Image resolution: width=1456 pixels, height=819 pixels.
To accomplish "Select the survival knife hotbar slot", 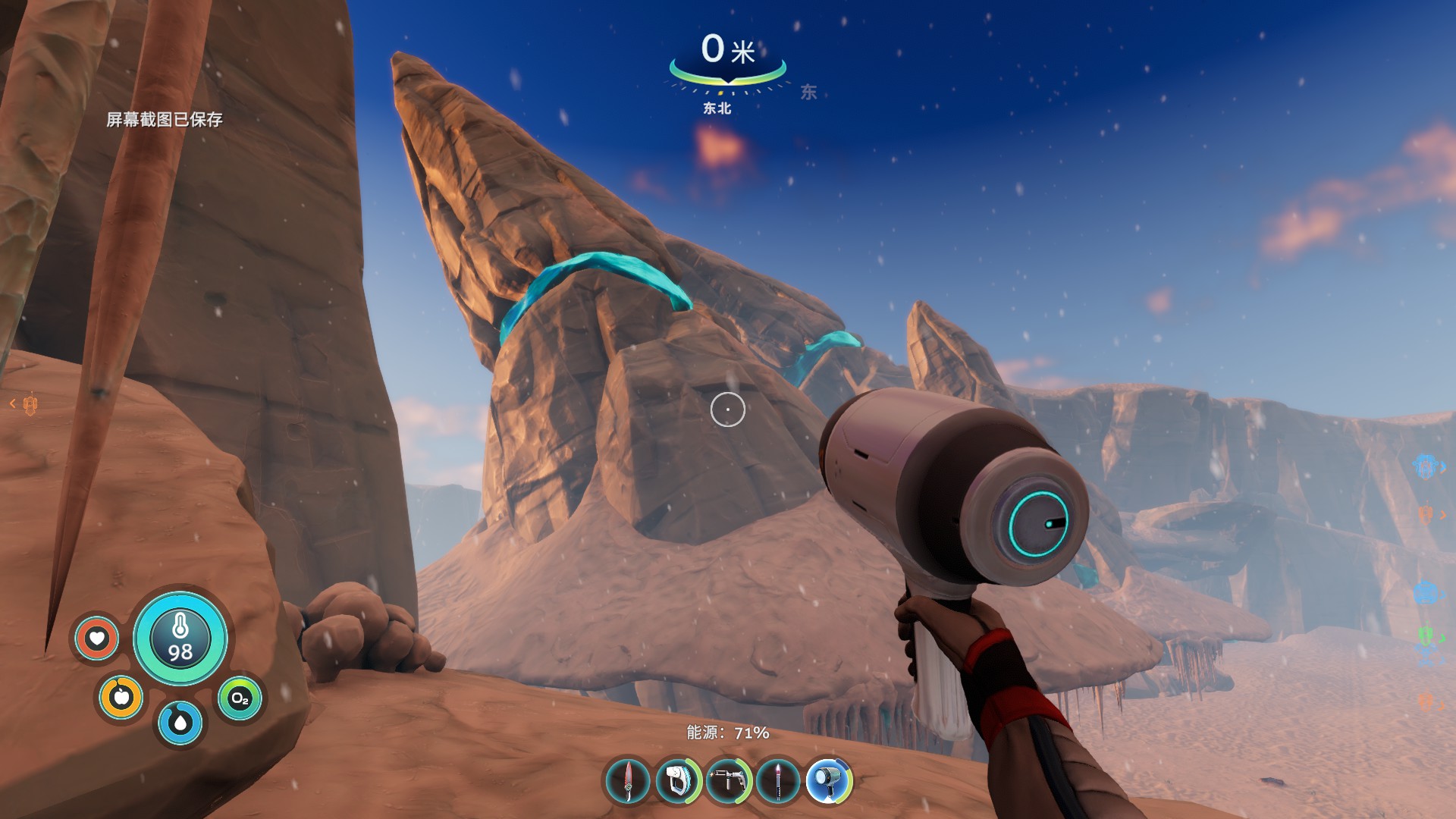I will [x=628, y=780].
